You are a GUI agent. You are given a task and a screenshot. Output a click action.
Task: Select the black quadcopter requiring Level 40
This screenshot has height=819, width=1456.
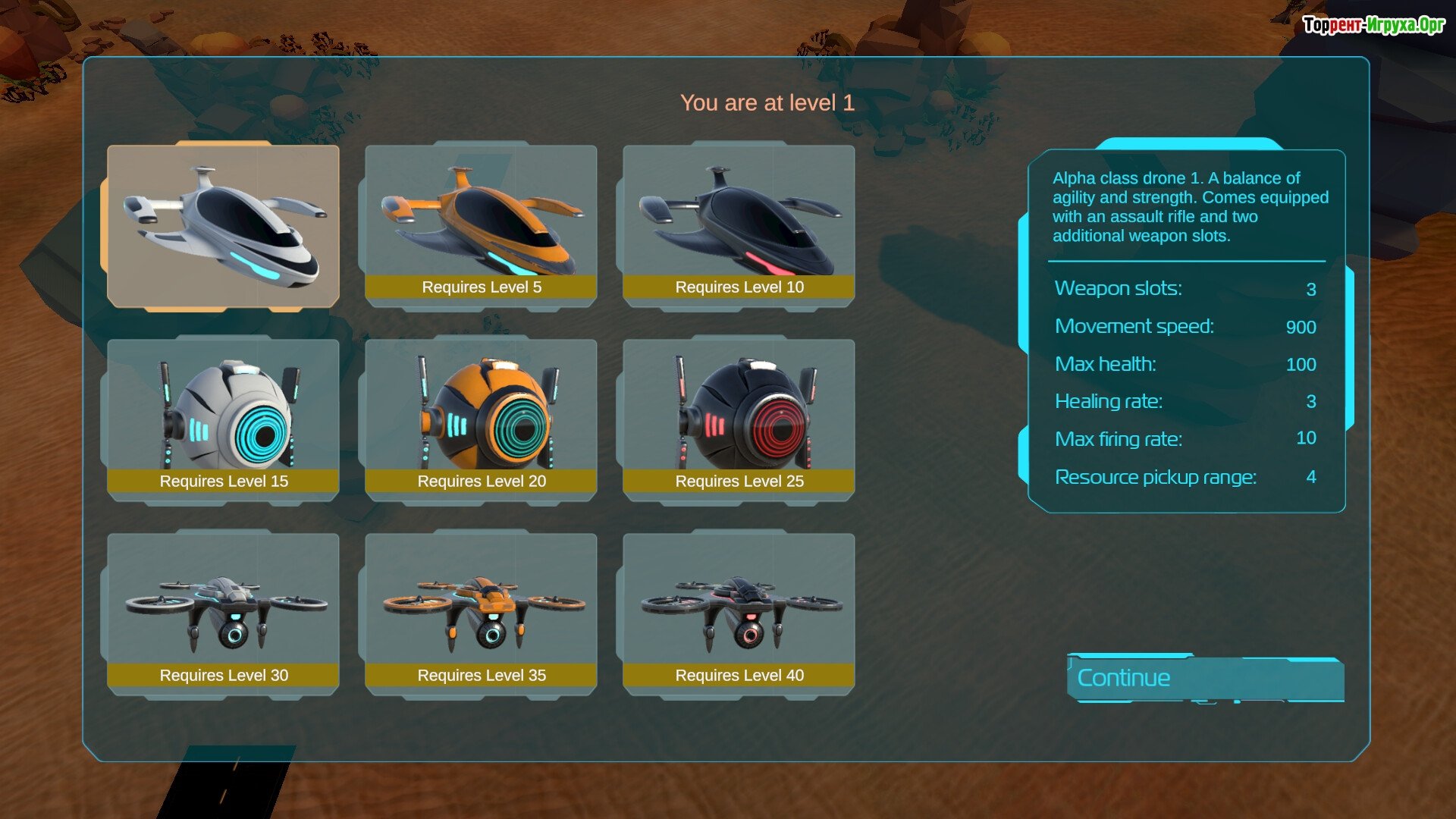coord(739,613)
